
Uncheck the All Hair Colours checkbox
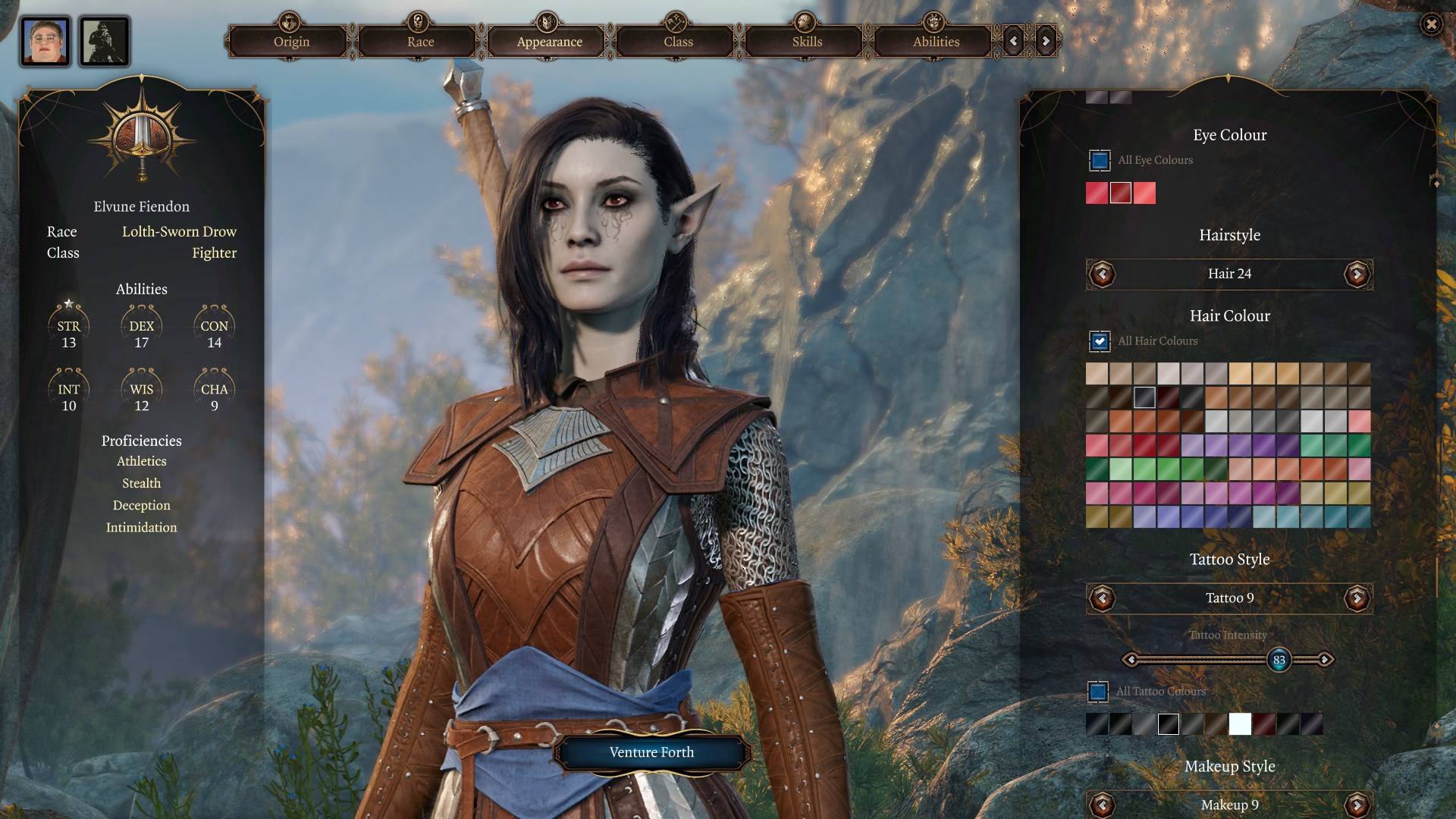point(1100,341)
